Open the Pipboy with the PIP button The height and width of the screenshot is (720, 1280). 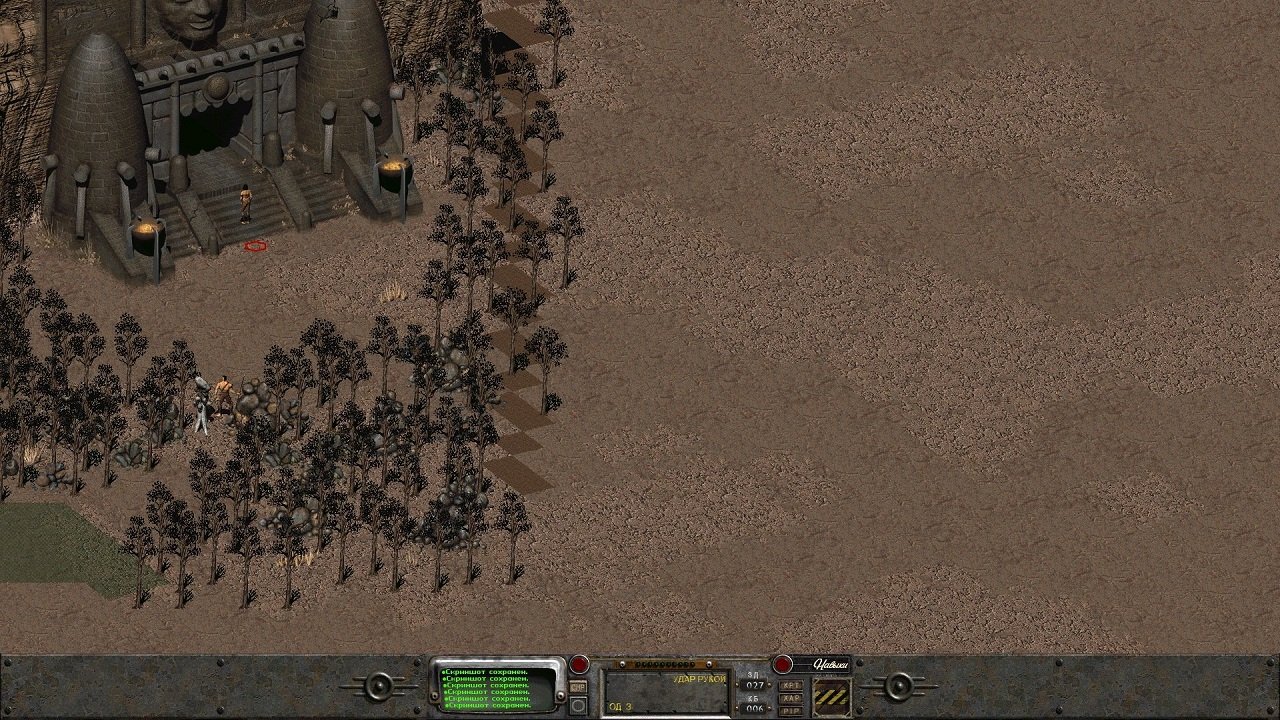[x=791, y=708]
